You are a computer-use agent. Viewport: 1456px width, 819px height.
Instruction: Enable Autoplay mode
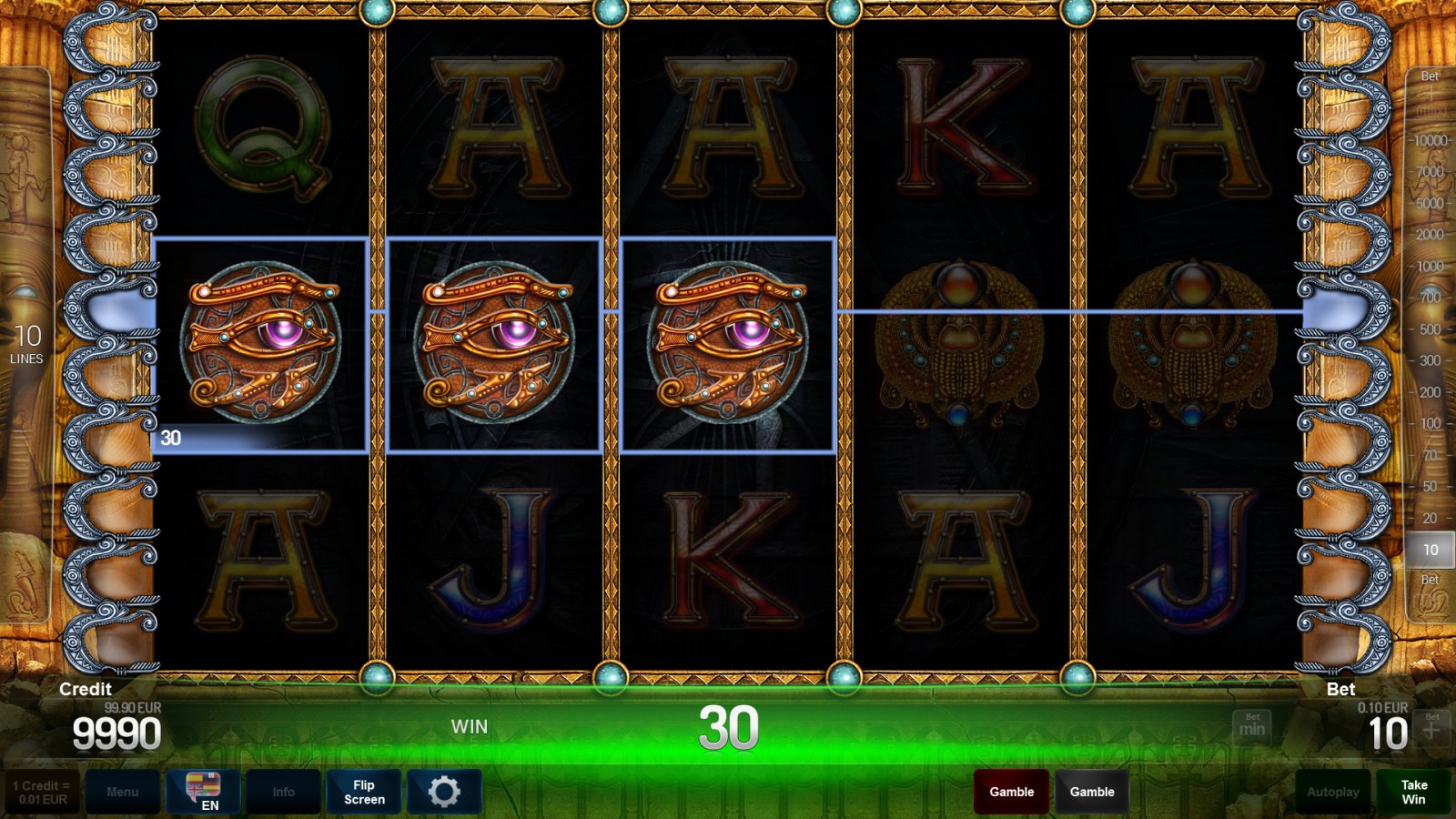[x=1331, y=791]
